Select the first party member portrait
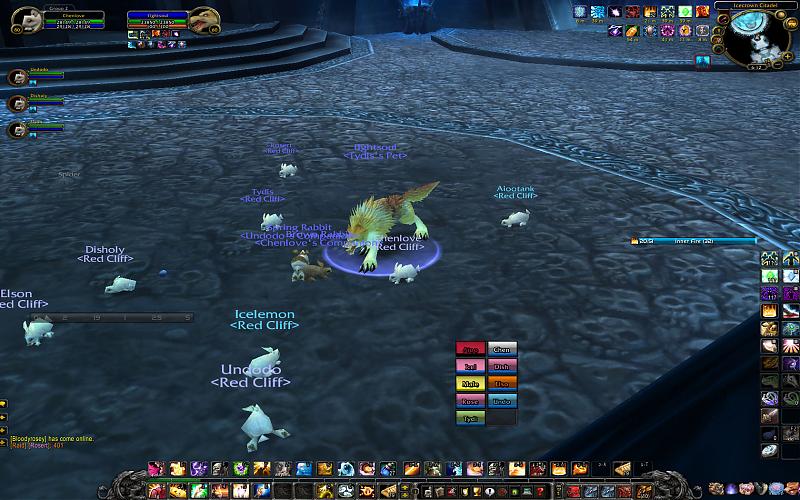This screenshot has width=800, height=500. 16,77
